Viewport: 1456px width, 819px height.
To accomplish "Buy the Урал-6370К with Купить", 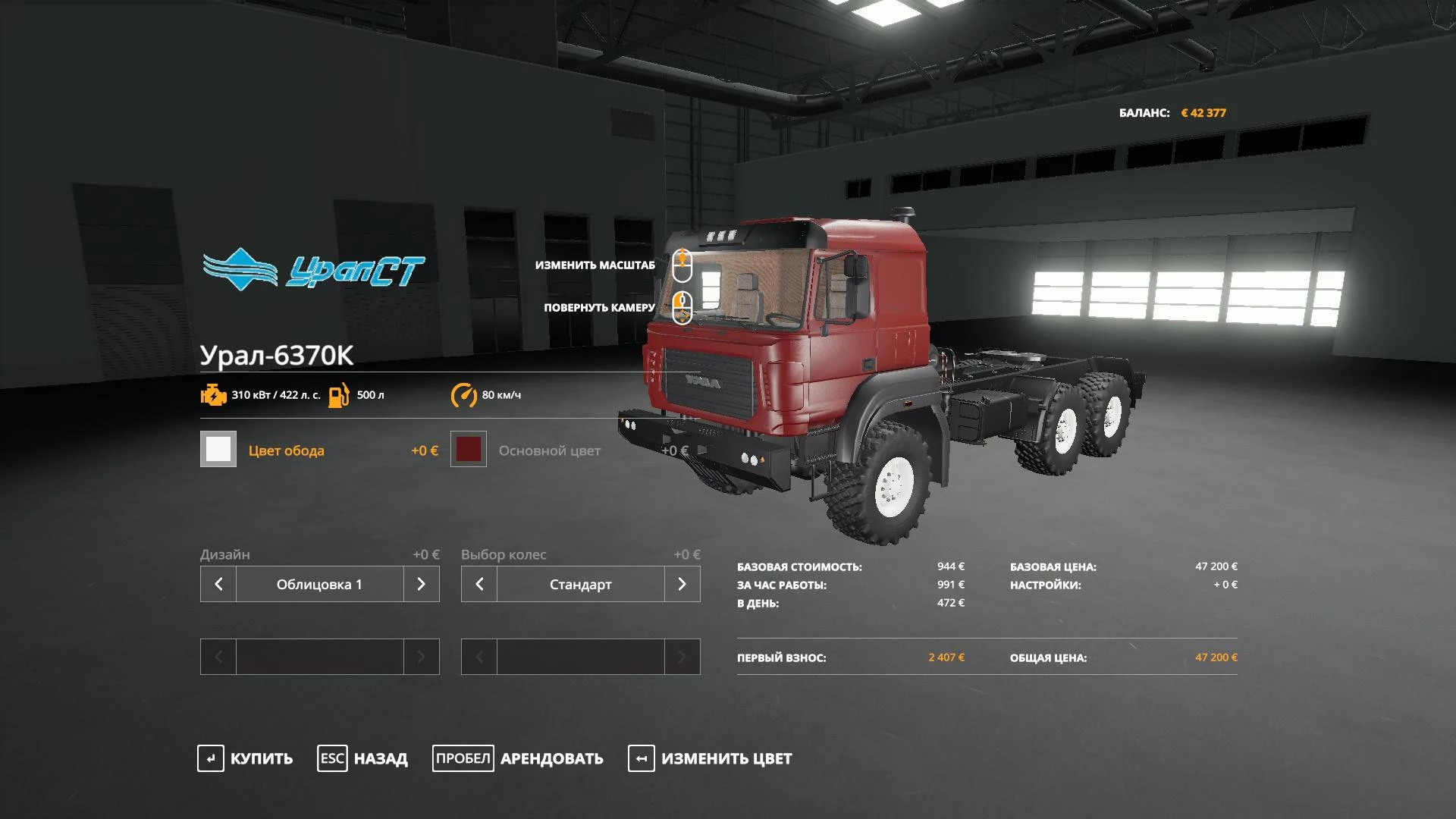I will tap(245, 758).
